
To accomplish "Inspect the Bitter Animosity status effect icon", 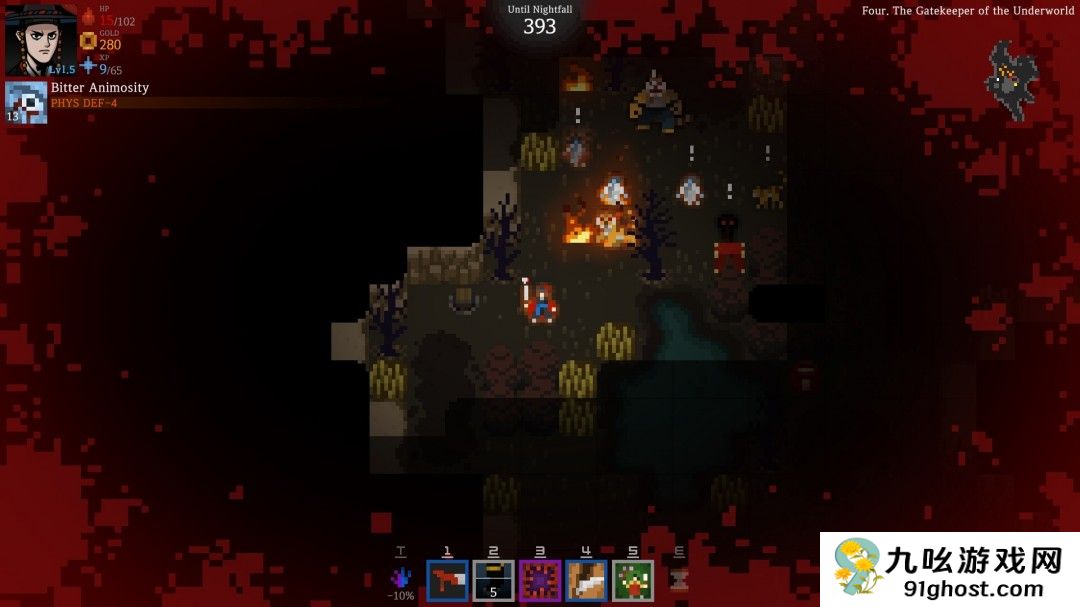I will pyautogui.click(x=26, y=102).
